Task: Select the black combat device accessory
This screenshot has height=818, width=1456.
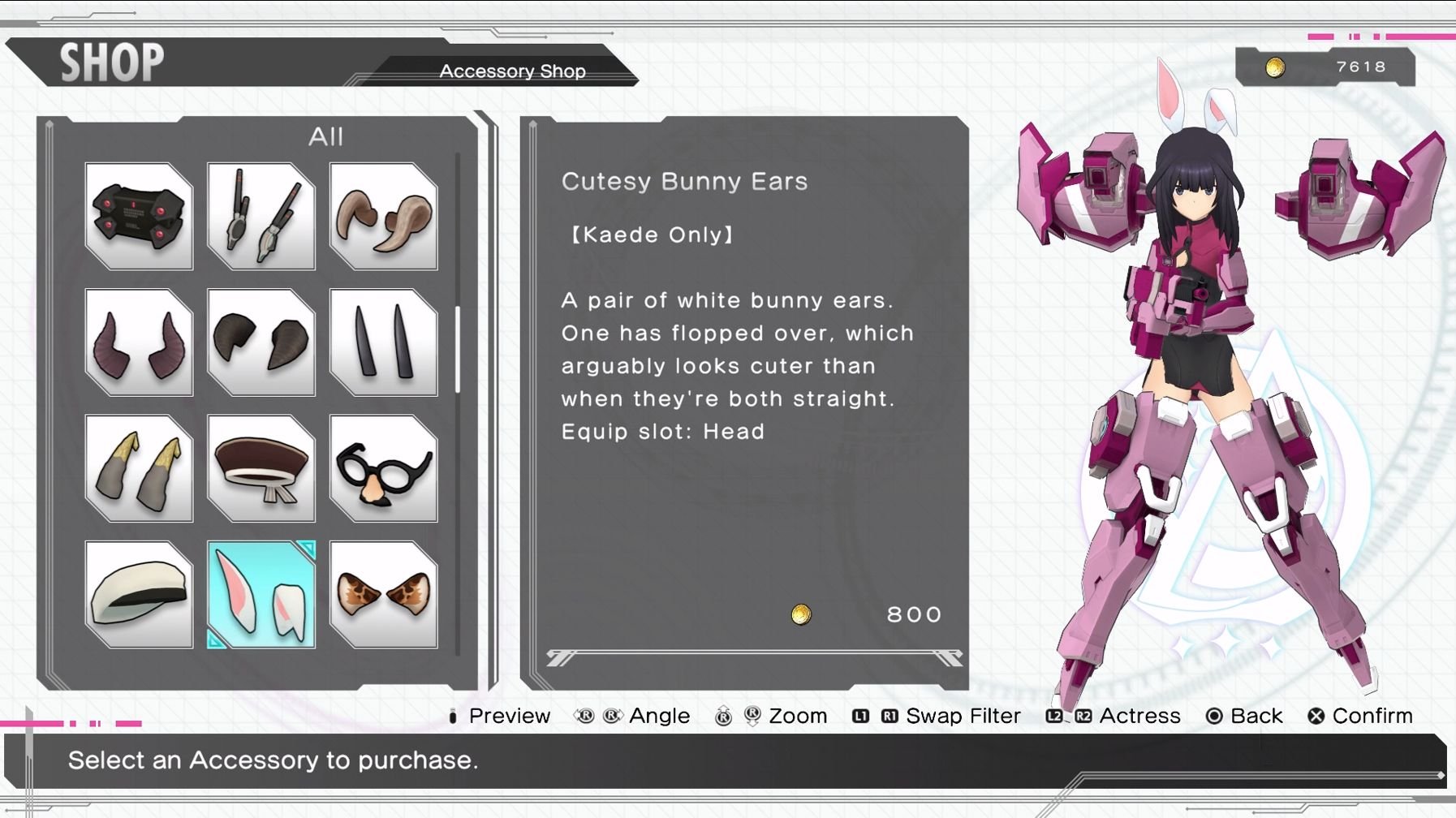Action: click(138, 214)
